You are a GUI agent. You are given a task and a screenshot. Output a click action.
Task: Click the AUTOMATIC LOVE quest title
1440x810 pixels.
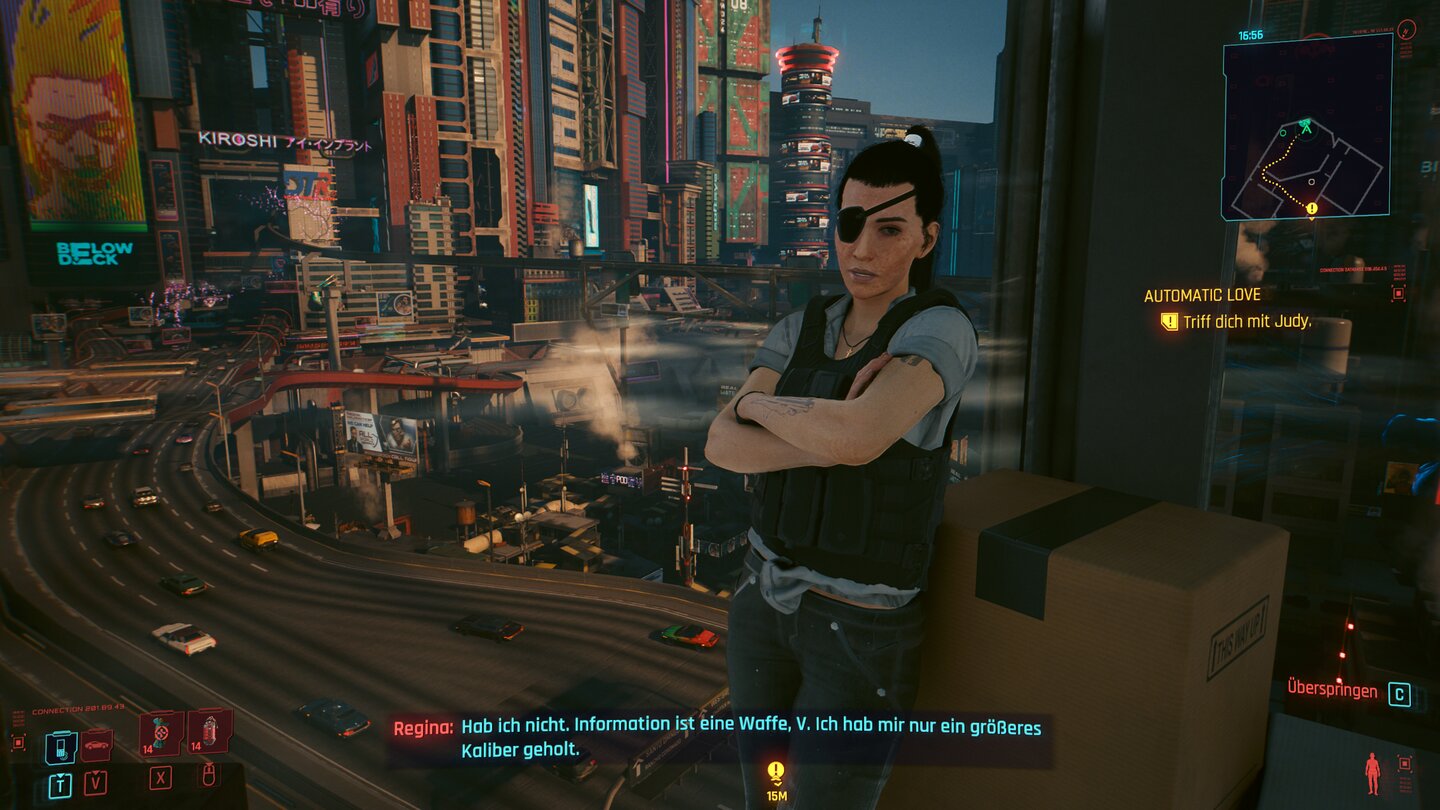point(1203,294)
